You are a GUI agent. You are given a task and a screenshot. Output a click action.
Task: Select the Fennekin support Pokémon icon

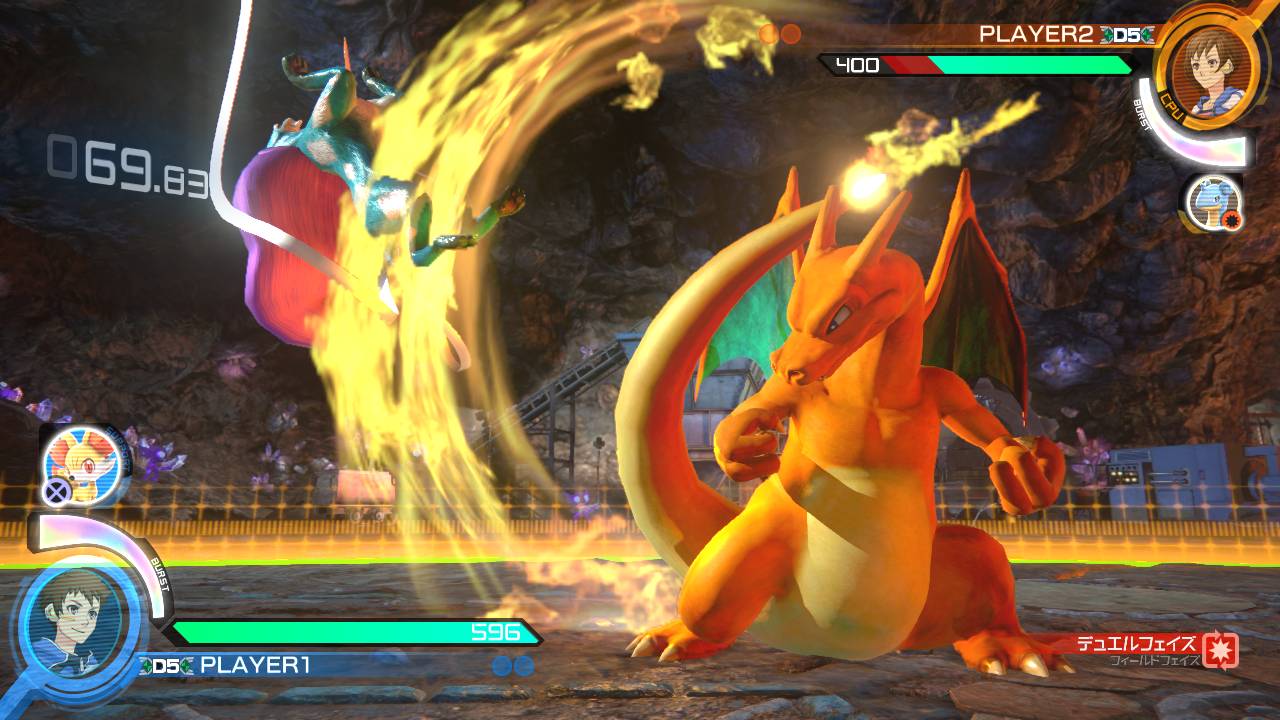(x=87, y=461)
